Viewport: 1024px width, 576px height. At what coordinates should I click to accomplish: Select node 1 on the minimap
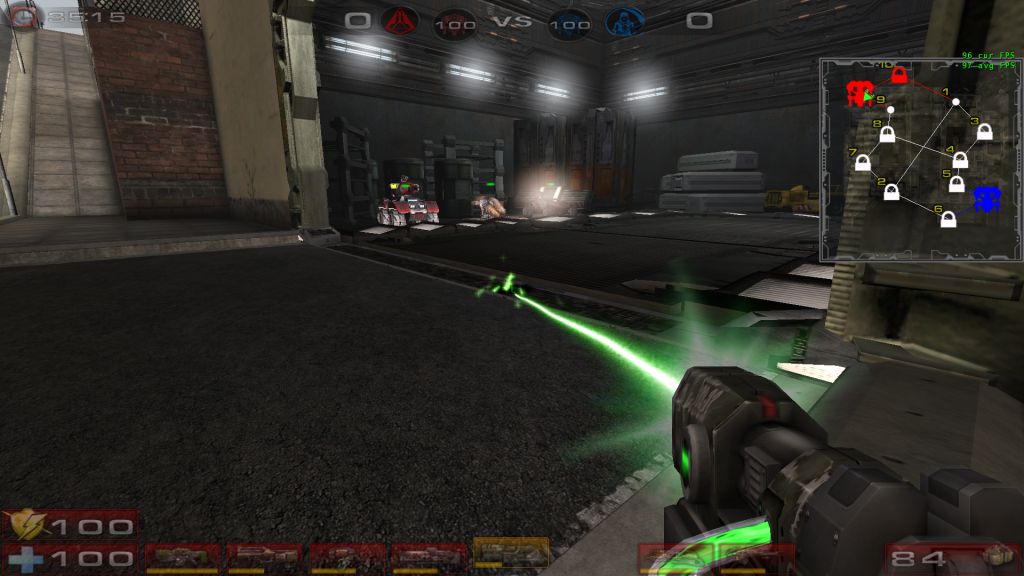956,102
